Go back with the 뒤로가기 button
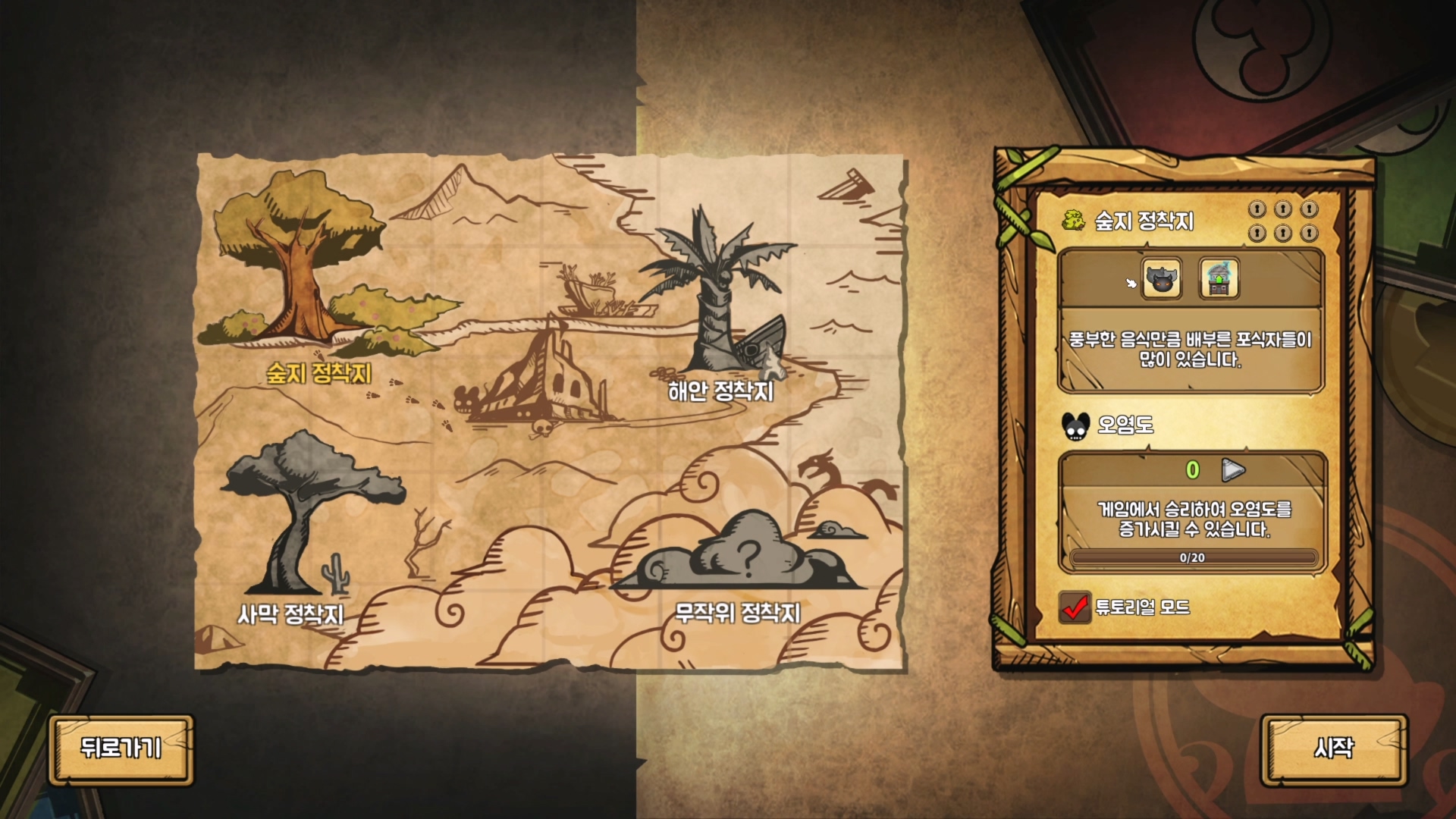 [121, 749]
